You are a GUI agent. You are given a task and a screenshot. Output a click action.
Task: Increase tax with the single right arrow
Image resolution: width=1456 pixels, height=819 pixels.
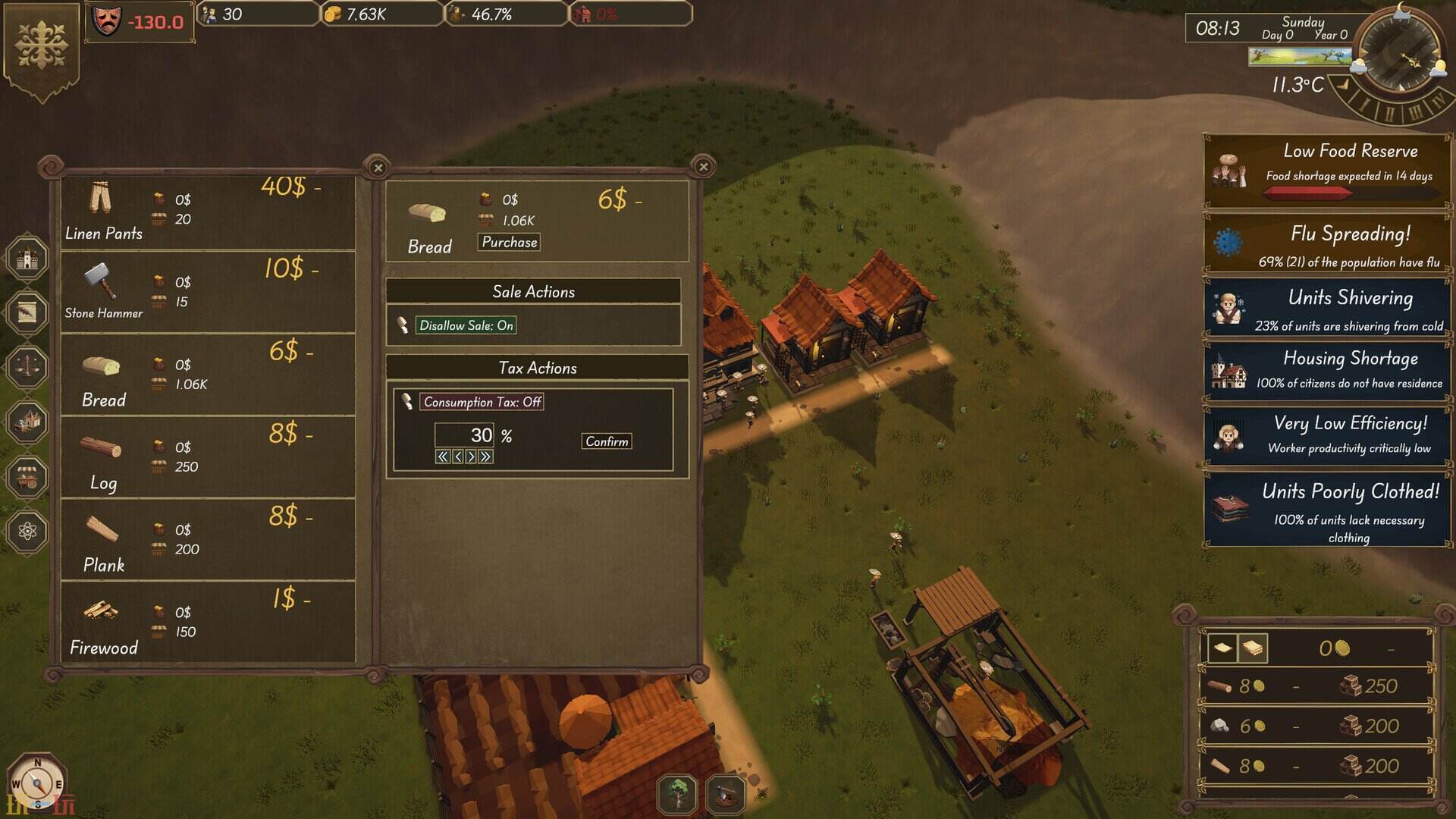pos(472,457)
